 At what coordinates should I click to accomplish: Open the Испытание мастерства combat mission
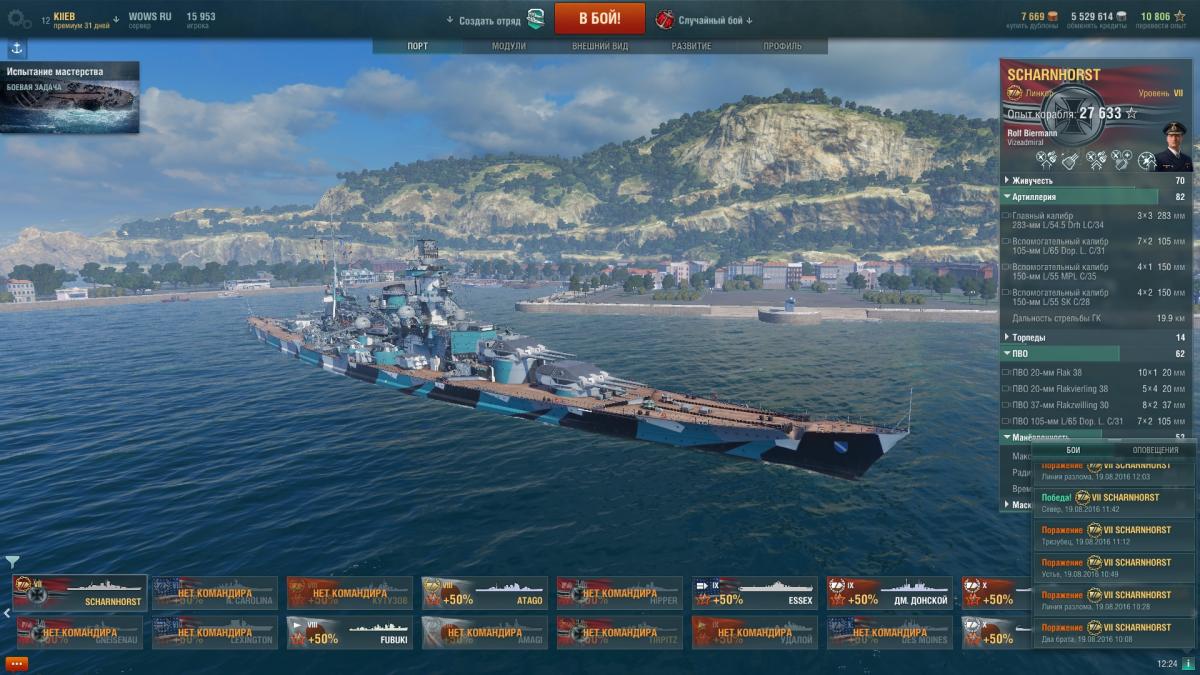[70, 97]
